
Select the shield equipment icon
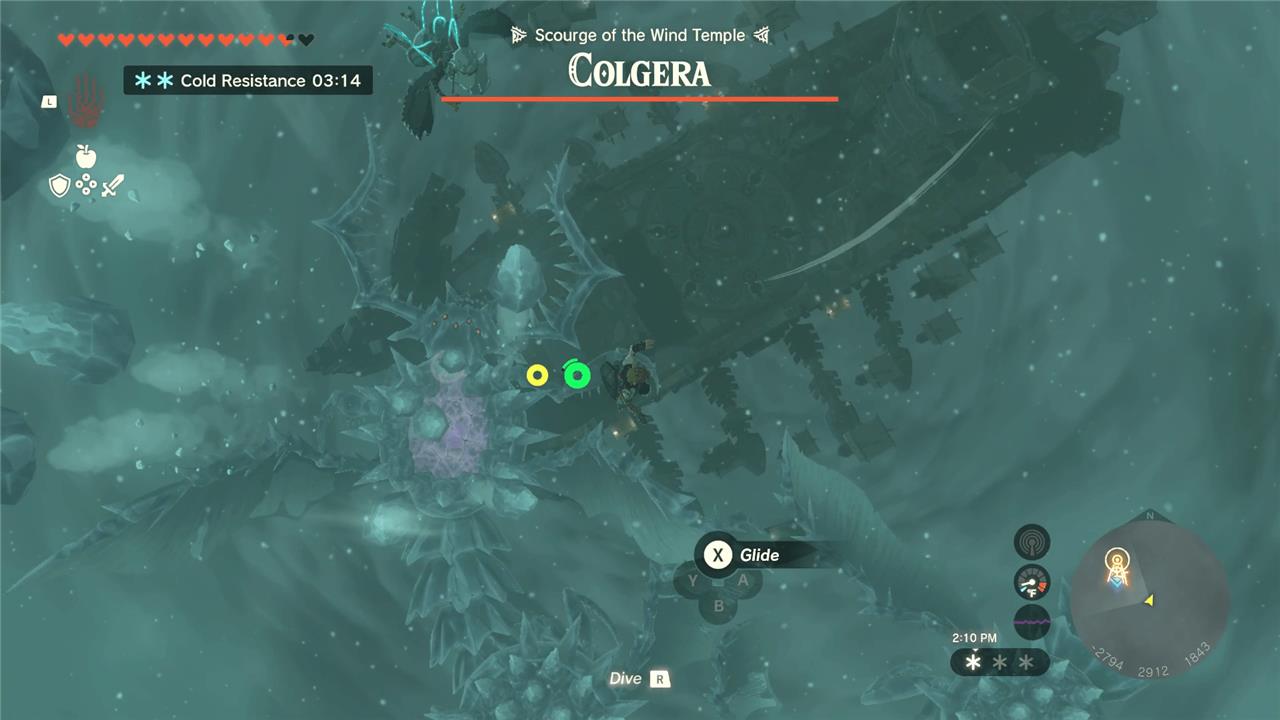coord(60,185)
